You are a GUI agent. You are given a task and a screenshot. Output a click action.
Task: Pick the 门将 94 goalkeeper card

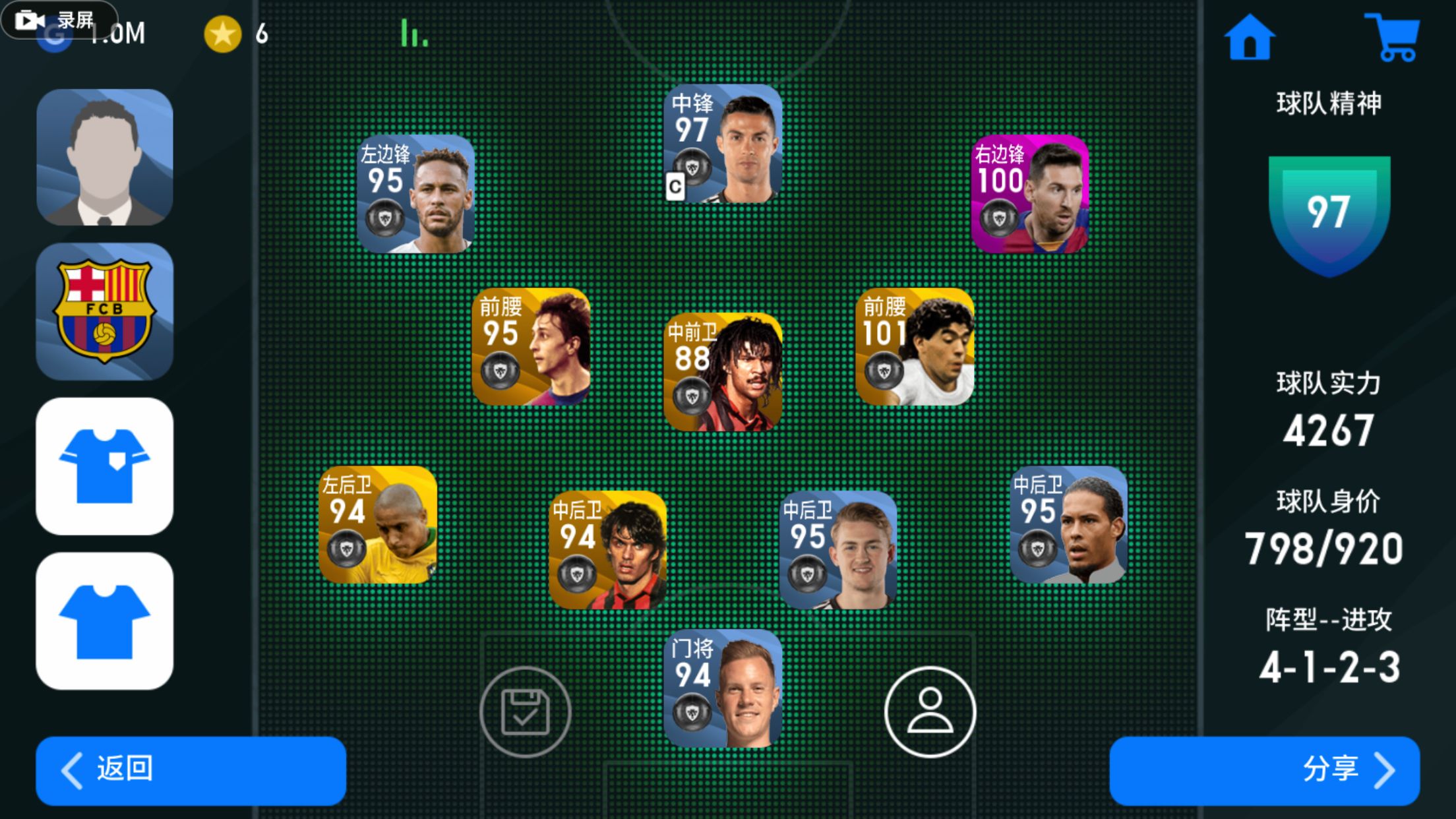[x=723, y=688]
